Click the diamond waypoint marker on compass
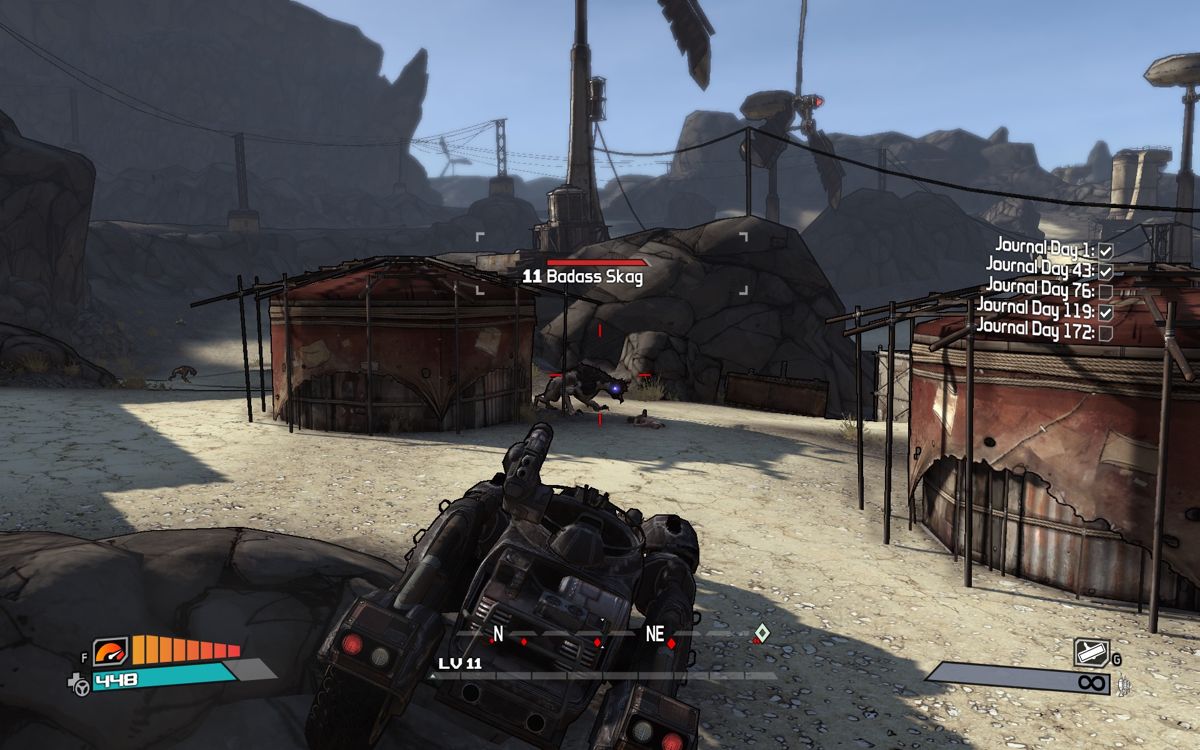The image size is (1200, 750). 761,632
